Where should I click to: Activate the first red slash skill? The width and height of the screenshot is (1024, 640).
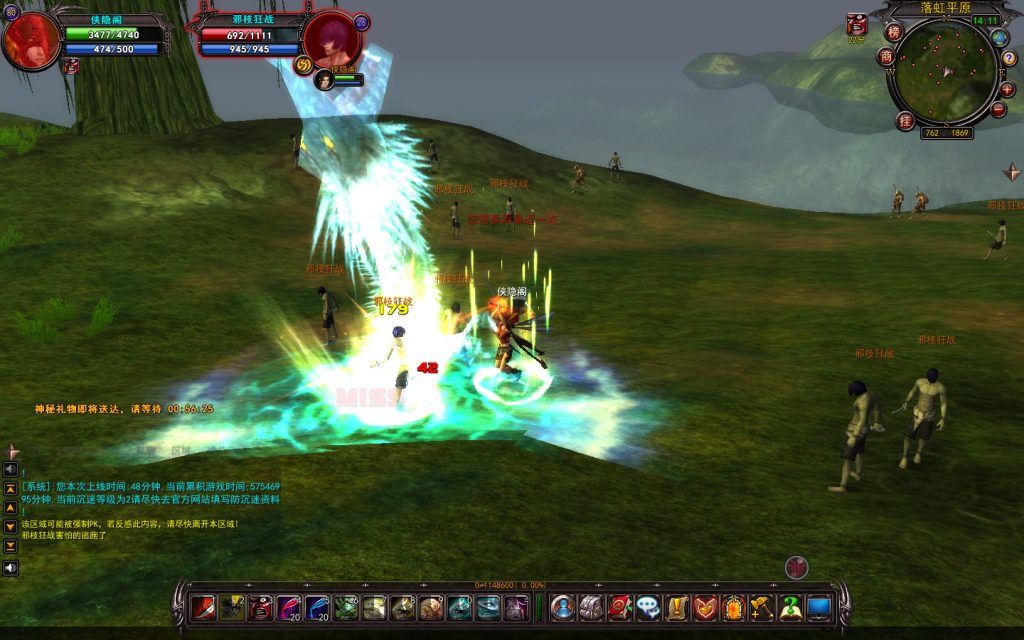204,607
